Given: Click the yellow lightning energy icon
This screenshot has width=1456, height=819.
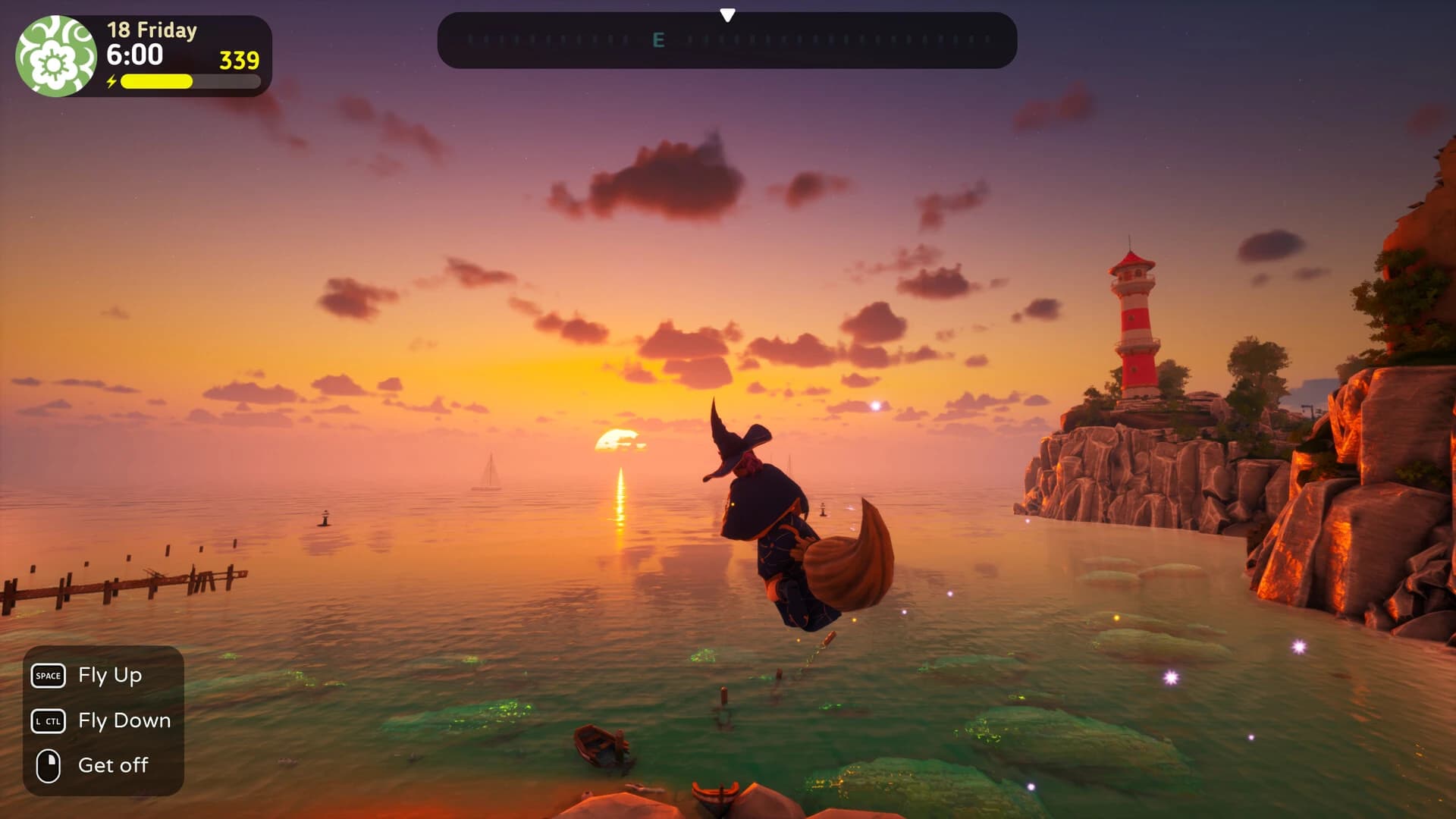Looking at the screenshot, I should (x=112, y=80).
